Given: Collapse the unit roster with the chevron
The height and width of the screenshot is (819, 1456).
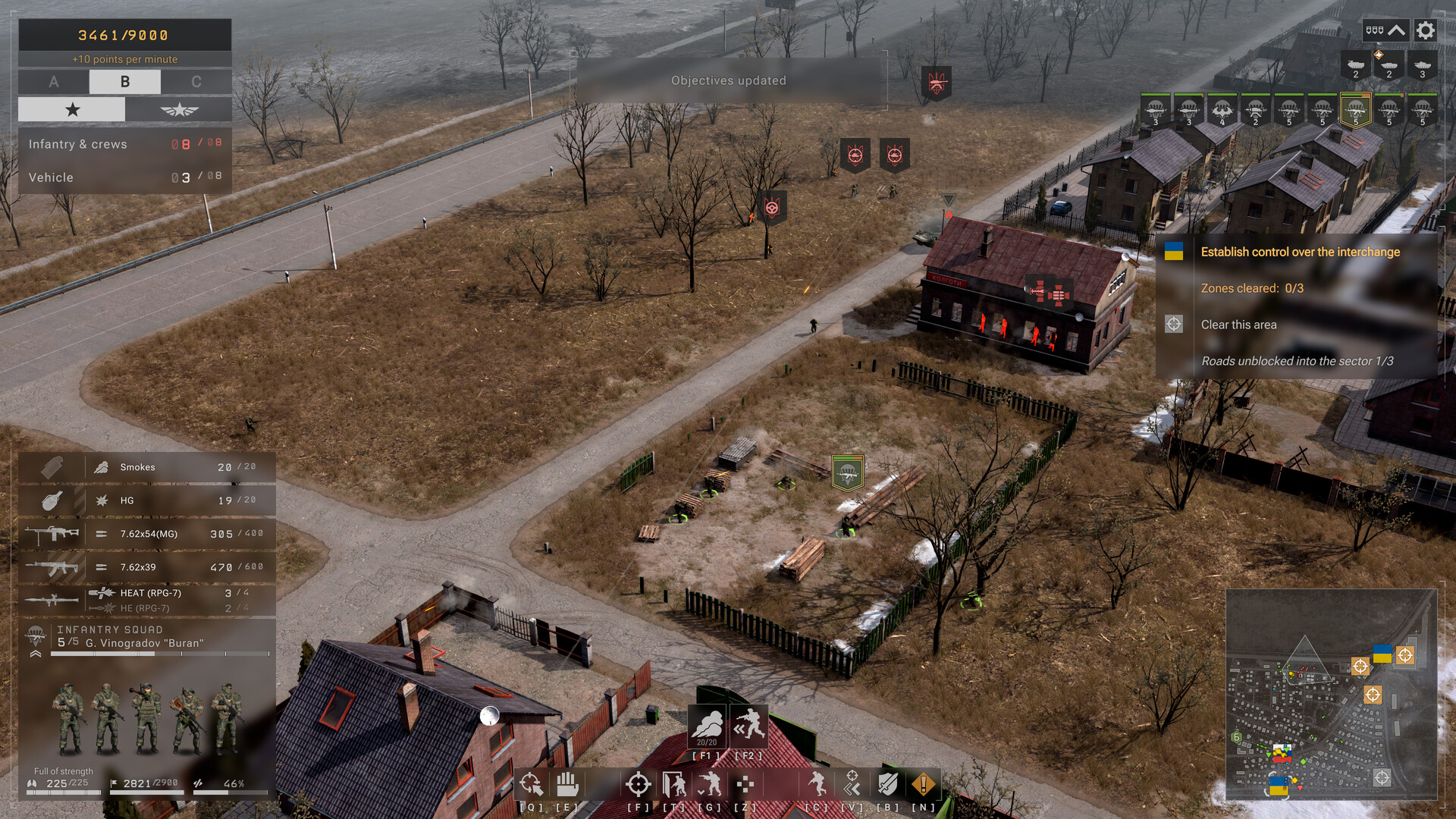Looking at the screenshot, I should tap(1398, 30).
